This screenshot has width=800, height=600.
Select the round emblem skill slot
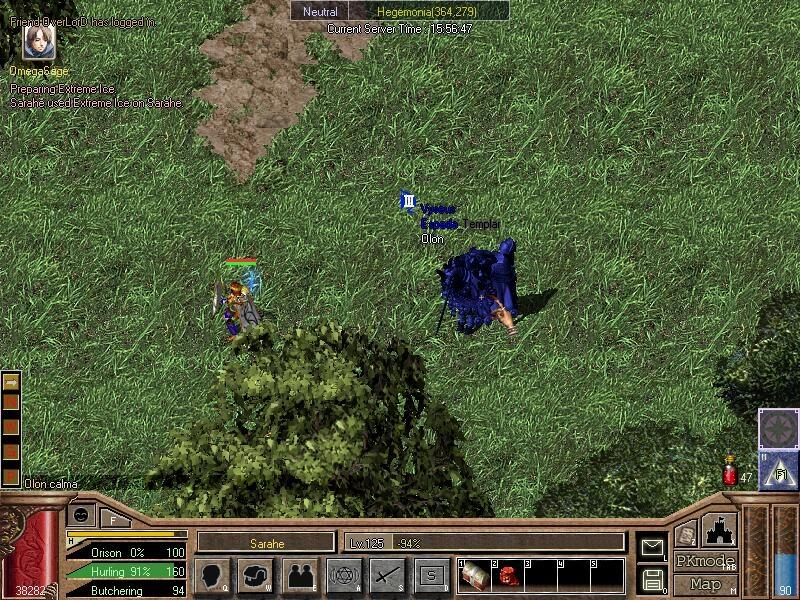(778, 429)
